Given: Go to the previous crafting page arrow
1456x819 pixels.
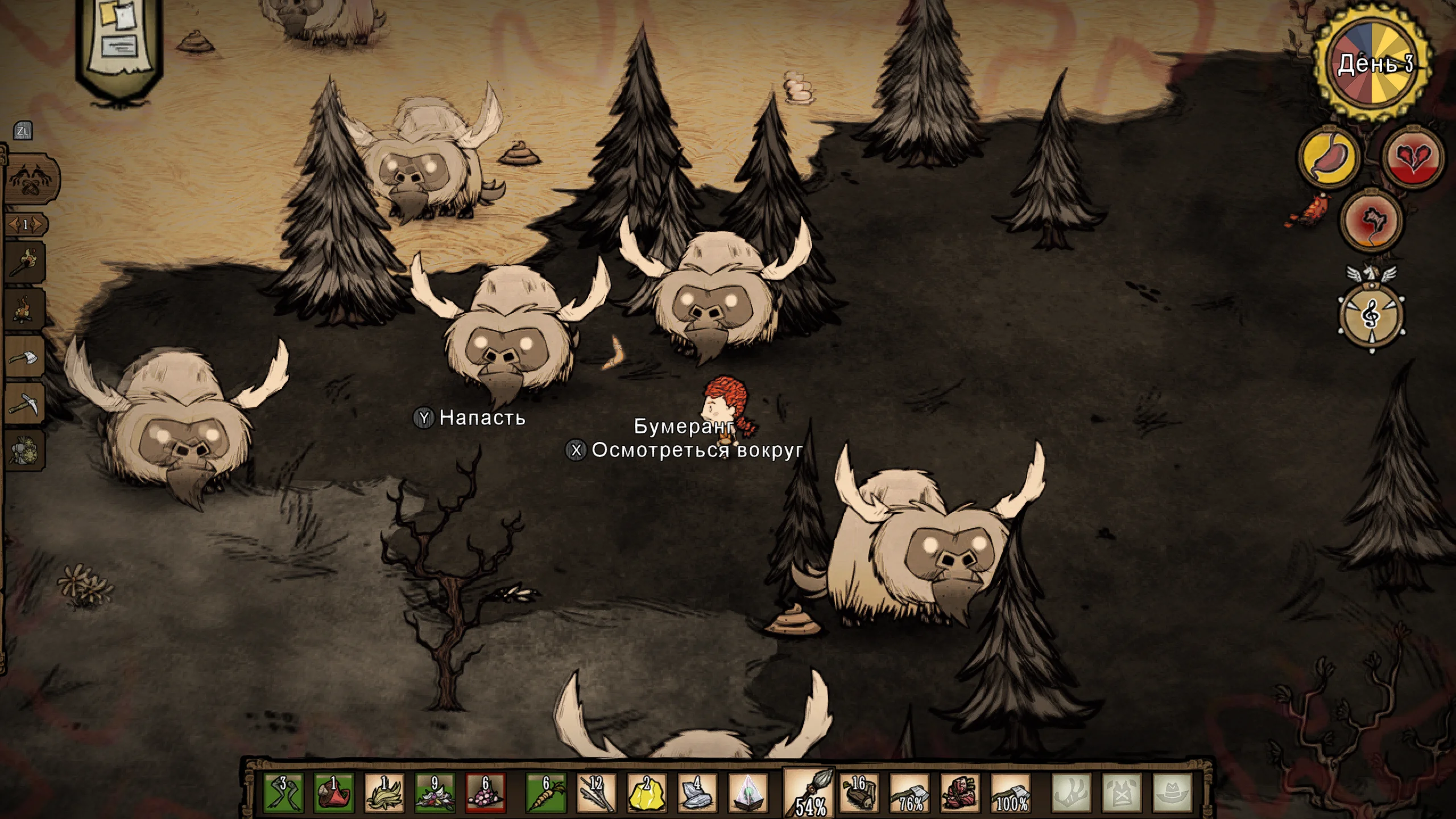Looking at the screenshot, I should [13, 225].
